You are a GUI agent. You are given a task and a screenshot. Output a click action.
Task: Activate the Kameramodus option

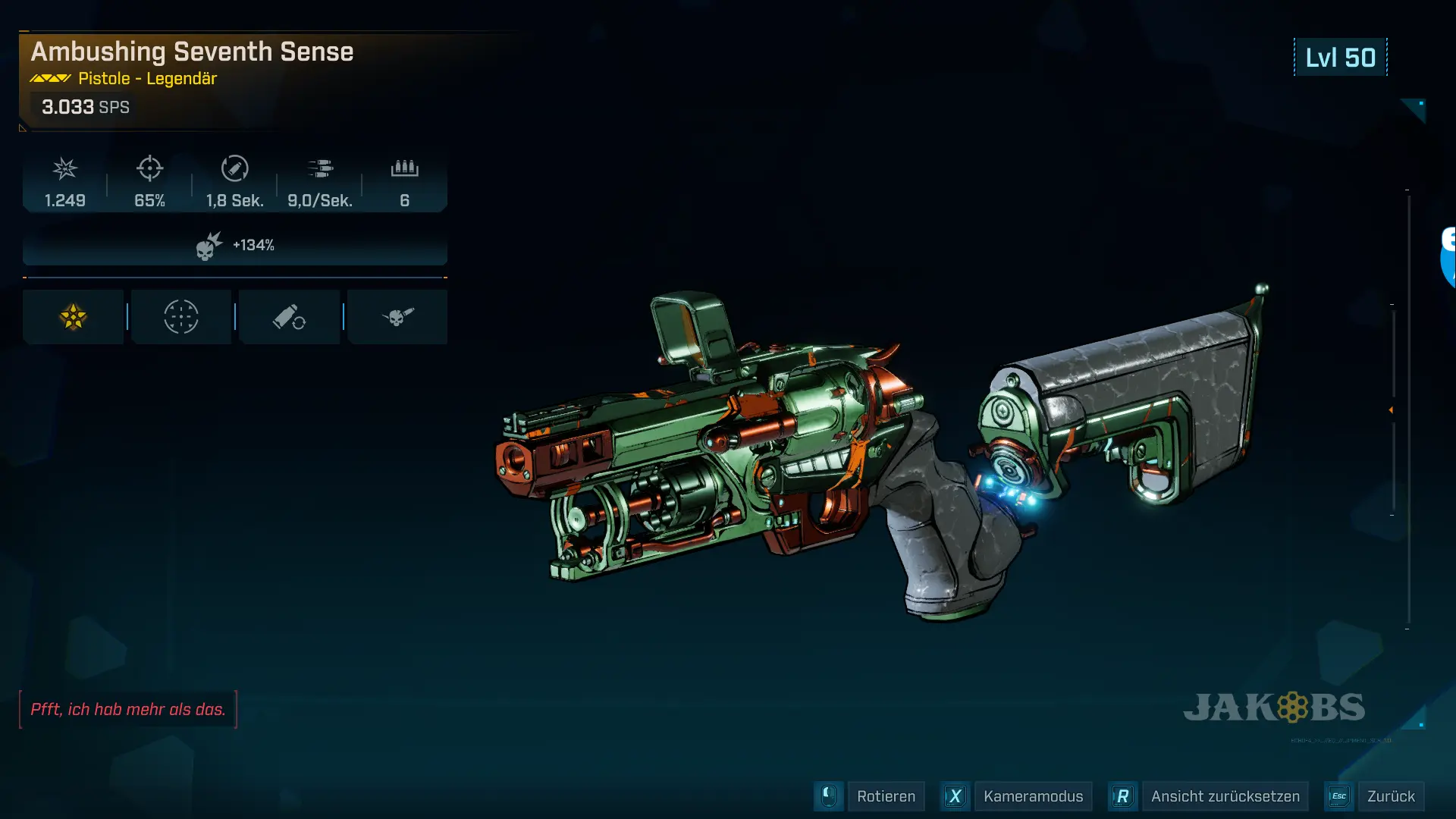pyautogui.click(x=1032, y=796)
